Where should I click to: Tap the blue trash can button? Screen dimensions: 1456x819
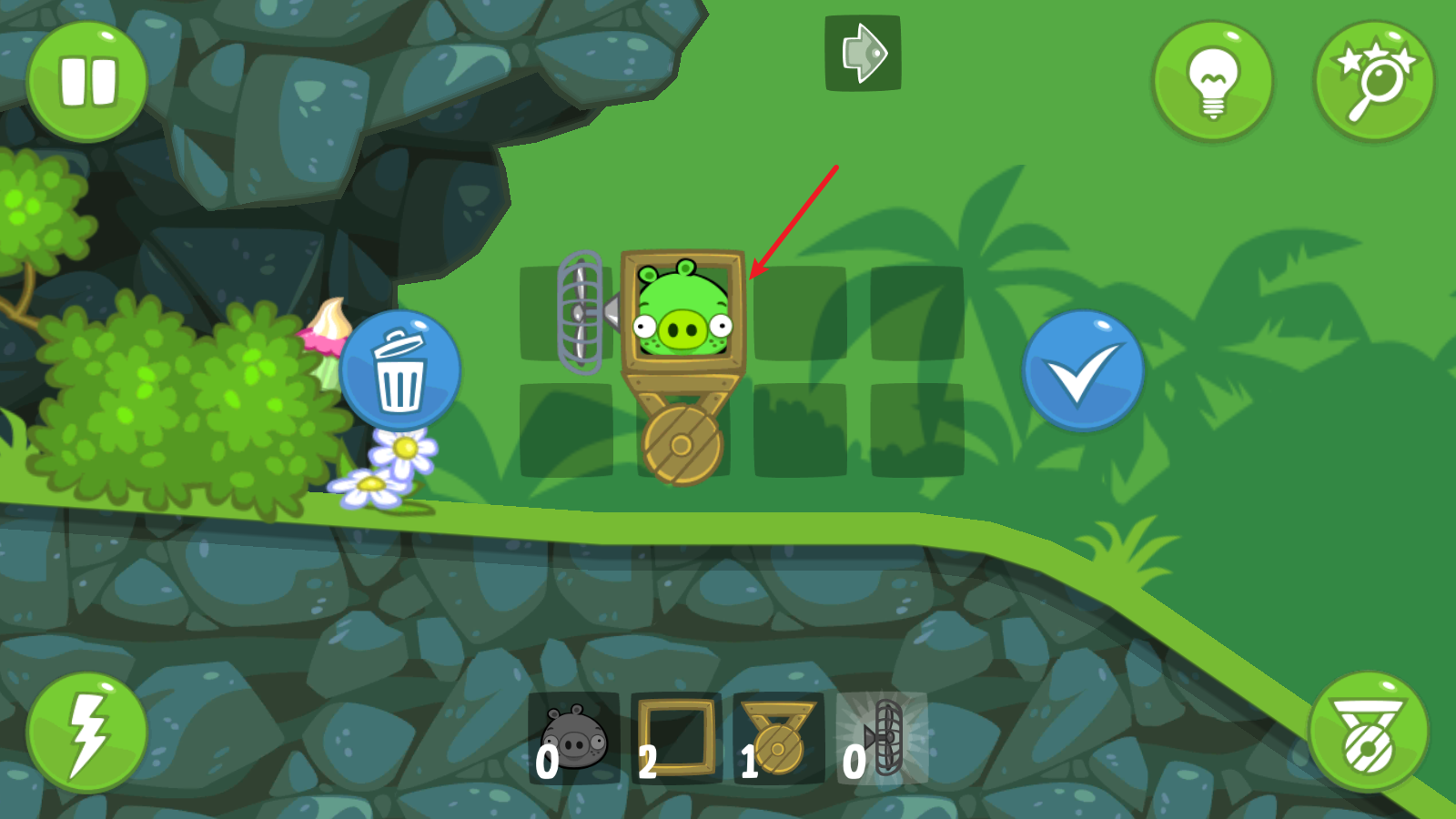(x=400, y=371)
